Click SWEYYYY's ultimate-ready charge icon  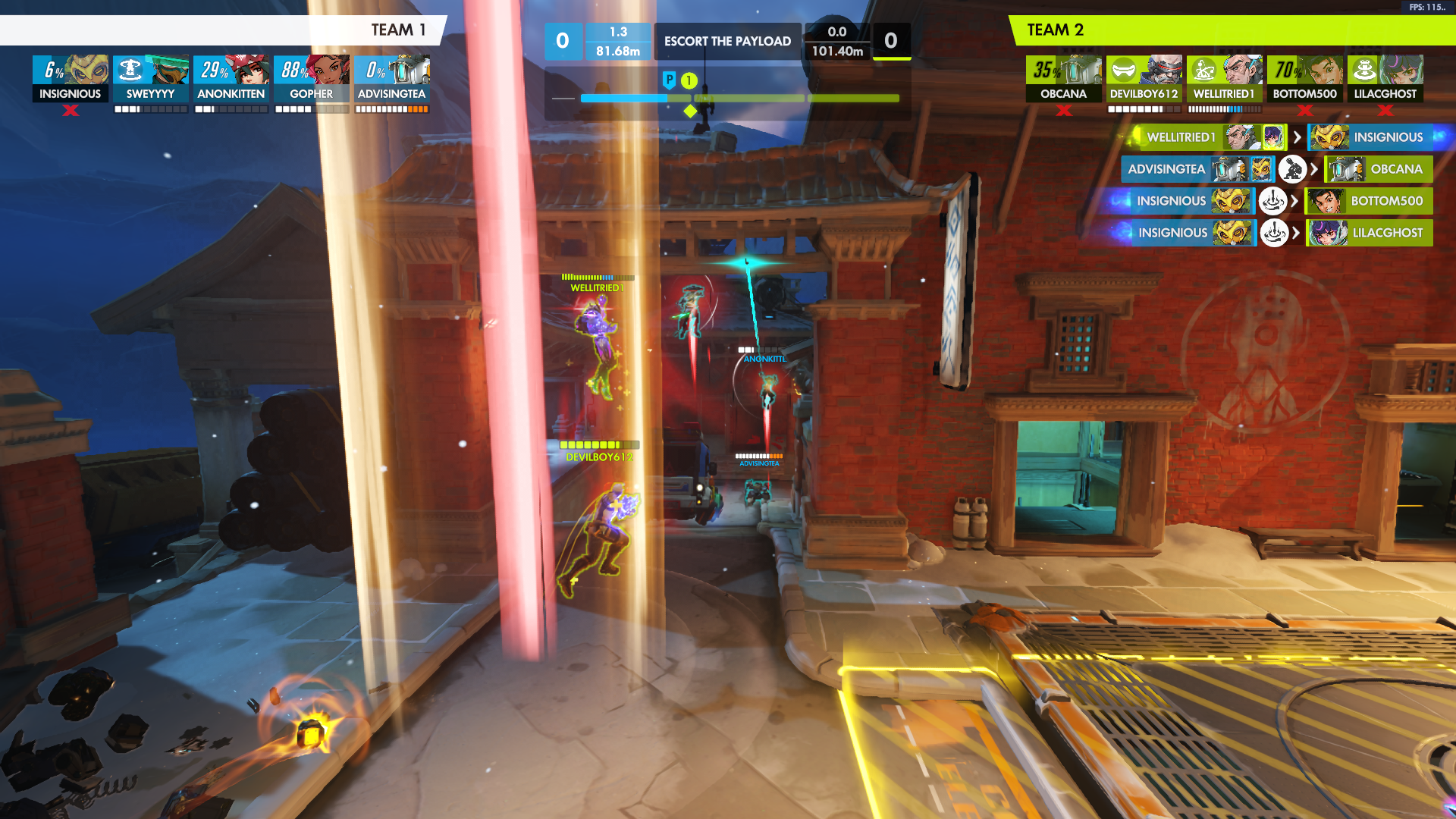129,70
